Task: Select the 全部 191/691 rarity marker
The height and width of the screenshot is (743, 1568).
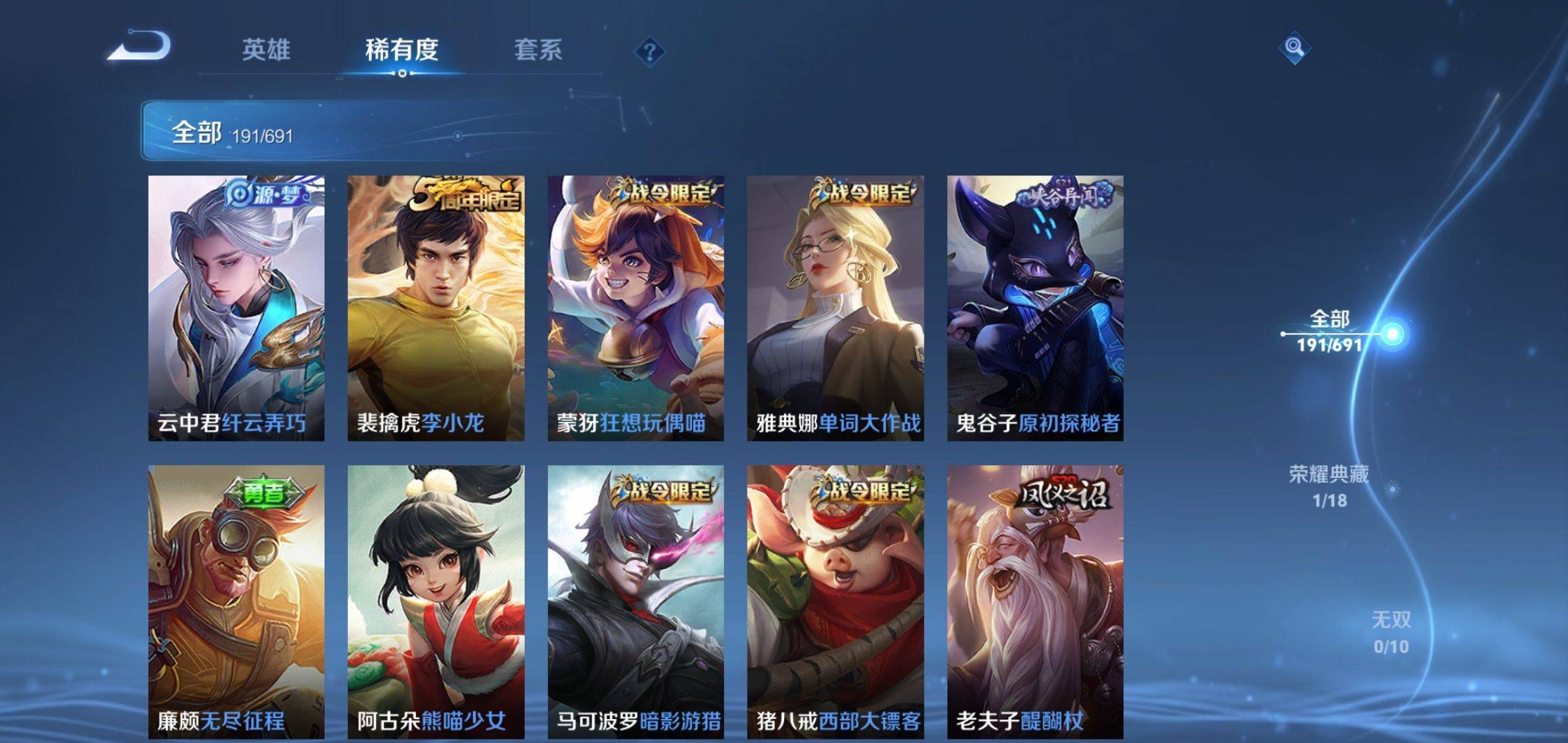Action: click(1330, 332)
